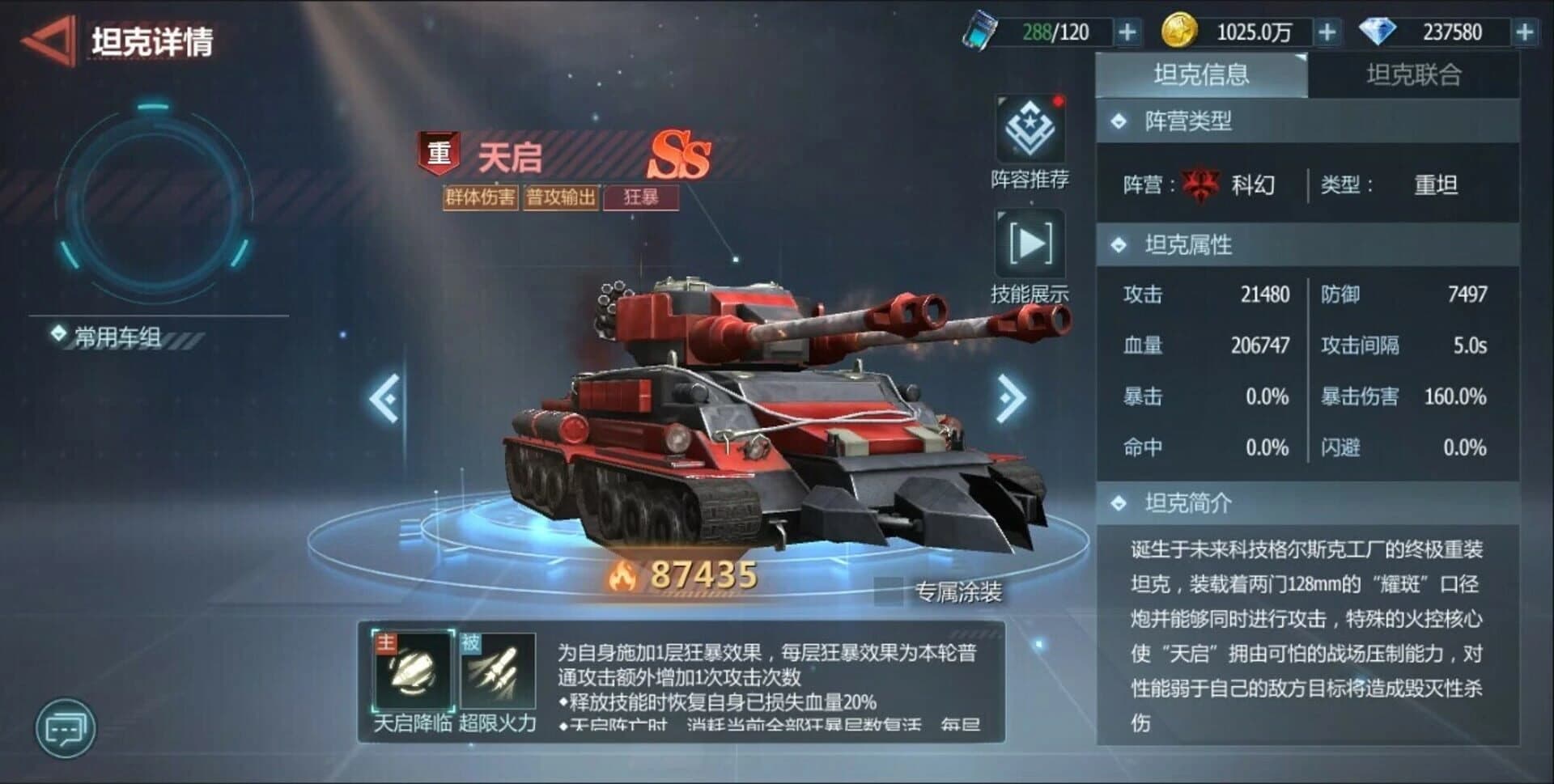1554x784 pixels.
Task: Open the 坦克信息 tab
Action: tap(1204, 74)
